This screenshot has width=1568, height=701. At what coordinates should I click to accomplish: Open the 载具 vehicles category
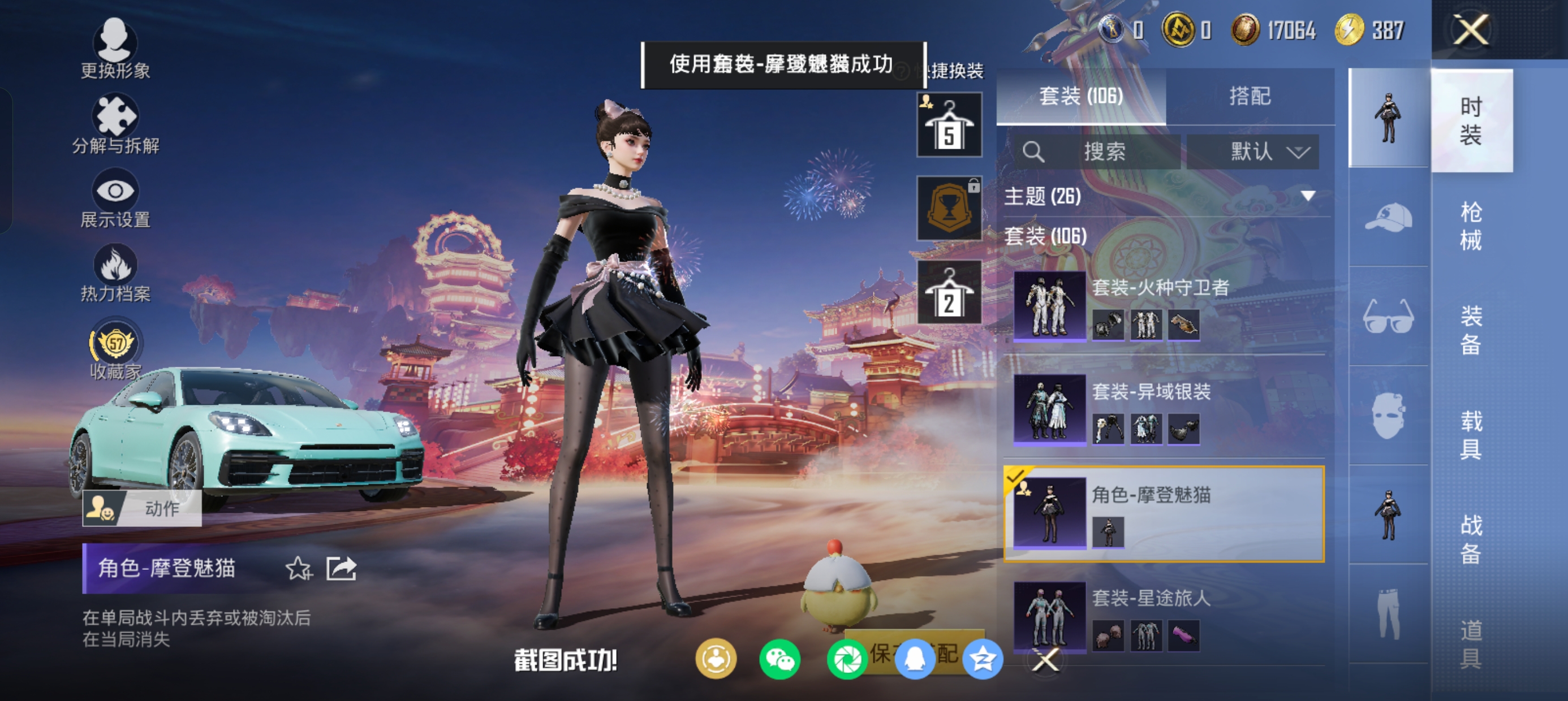(x=1471, y=435)
